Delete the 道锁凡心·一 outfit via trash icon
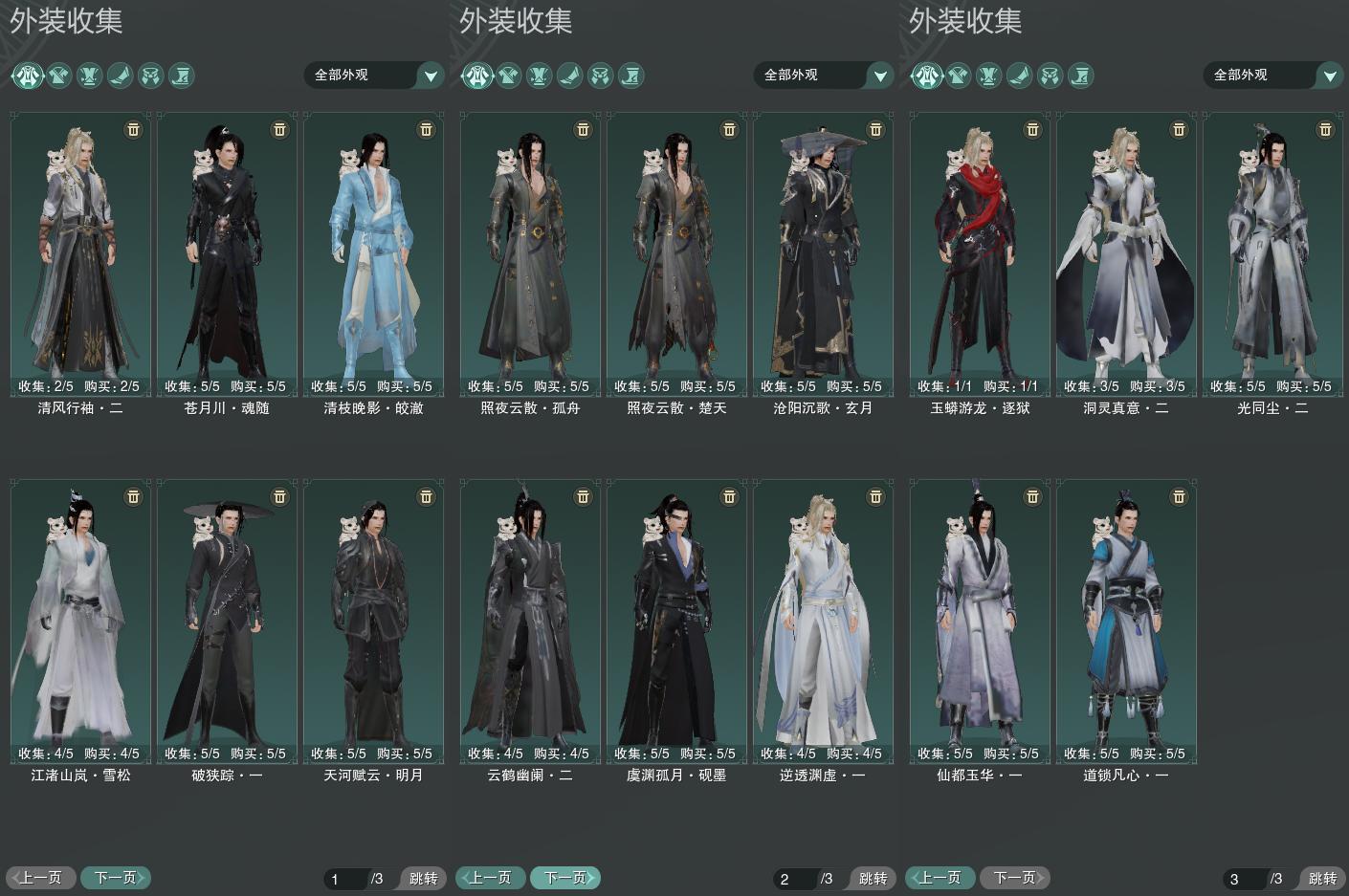Image resolution: width=1349 pixels, height=896 pixels. pos(1179,497)
